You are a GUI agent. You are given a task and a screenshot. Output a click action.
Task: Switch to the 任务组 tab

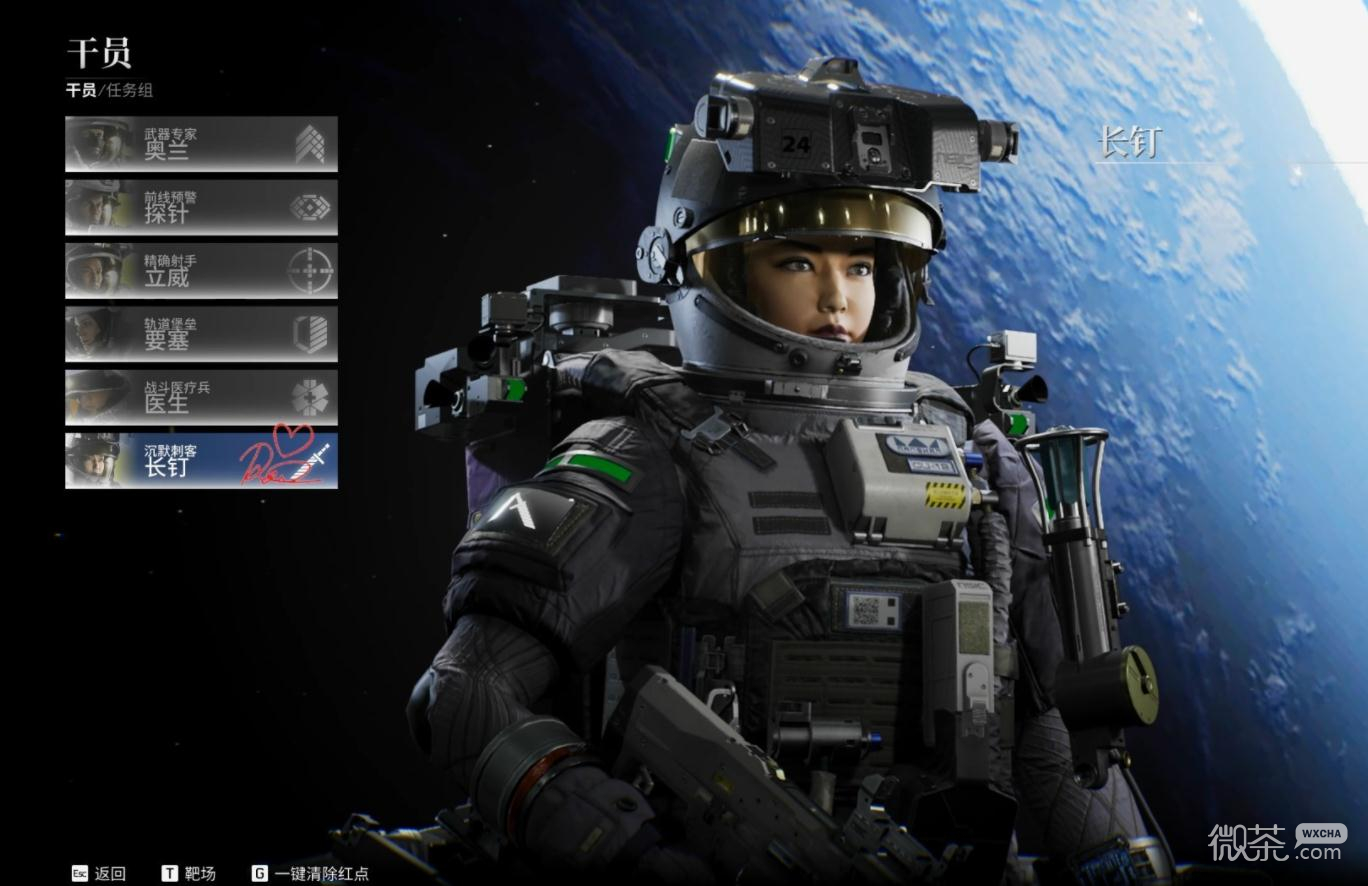coord(128,90)
